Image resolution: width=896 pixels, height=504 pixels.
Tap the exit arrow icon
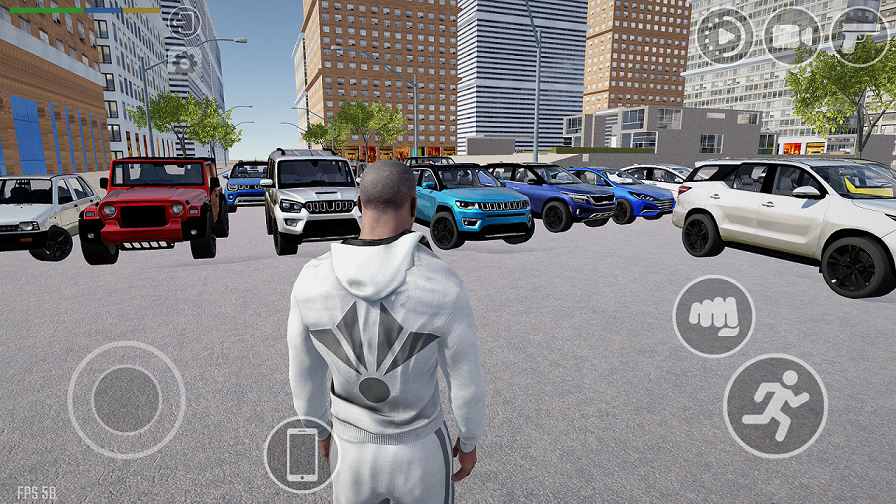(184, 20)
